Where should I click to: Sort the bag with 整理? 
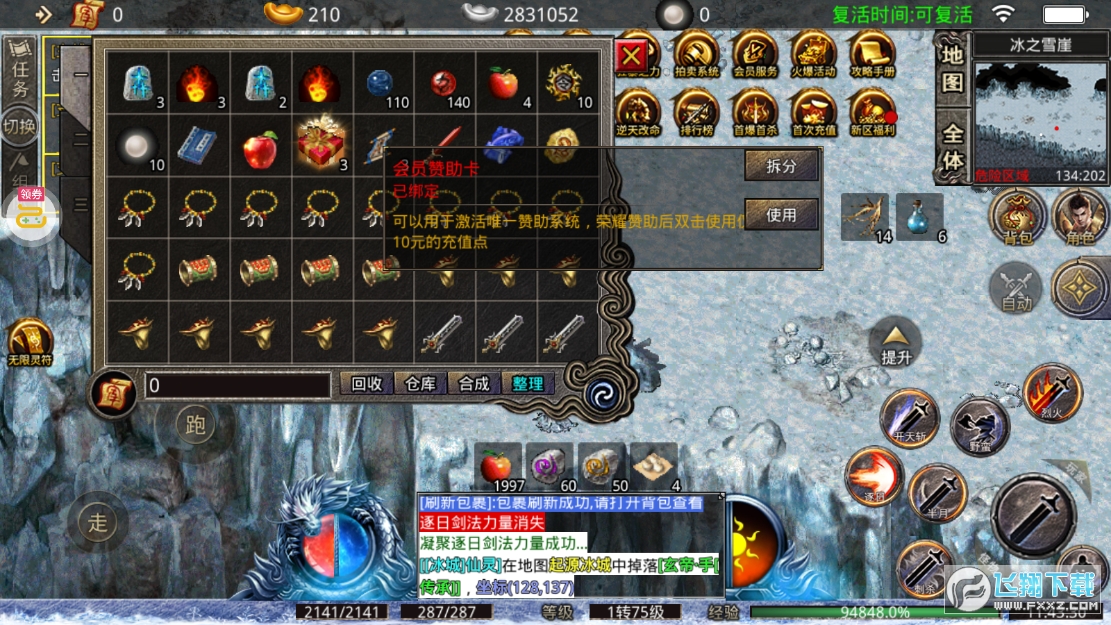pyautogui.click(x=528, y=384)
